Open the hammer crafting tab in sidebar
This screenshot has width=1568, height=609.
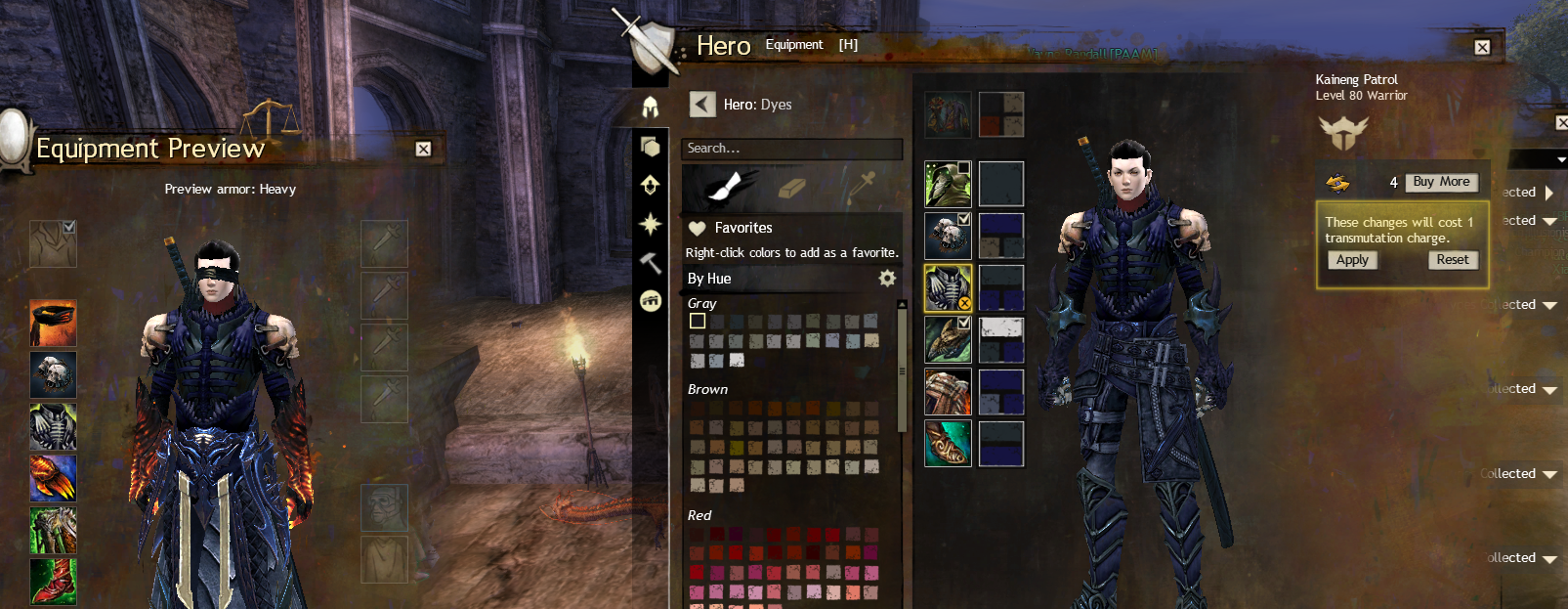(651, 263)
